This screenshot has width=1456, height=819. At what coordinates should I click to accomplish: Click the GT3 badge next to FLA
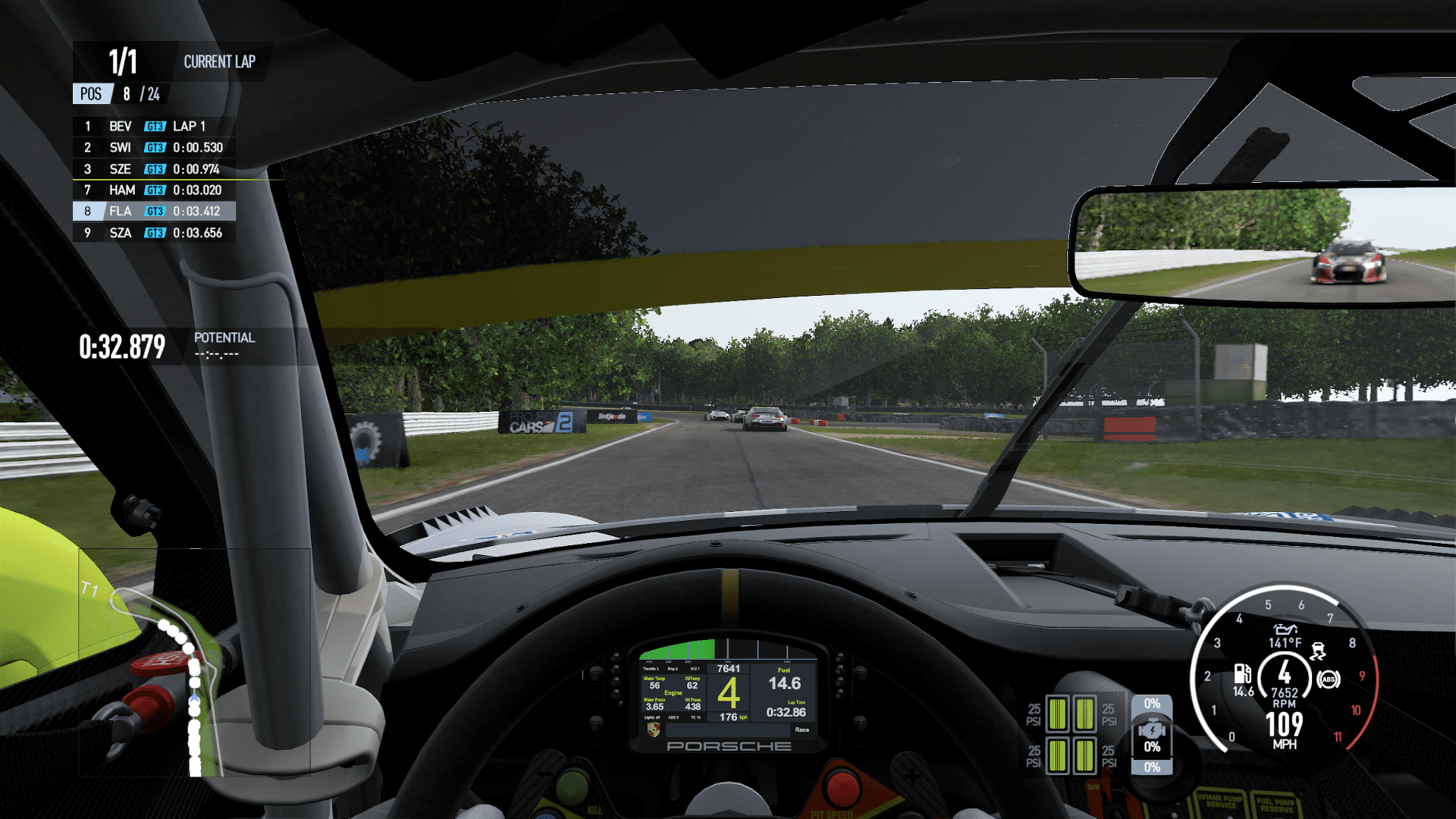155,212
